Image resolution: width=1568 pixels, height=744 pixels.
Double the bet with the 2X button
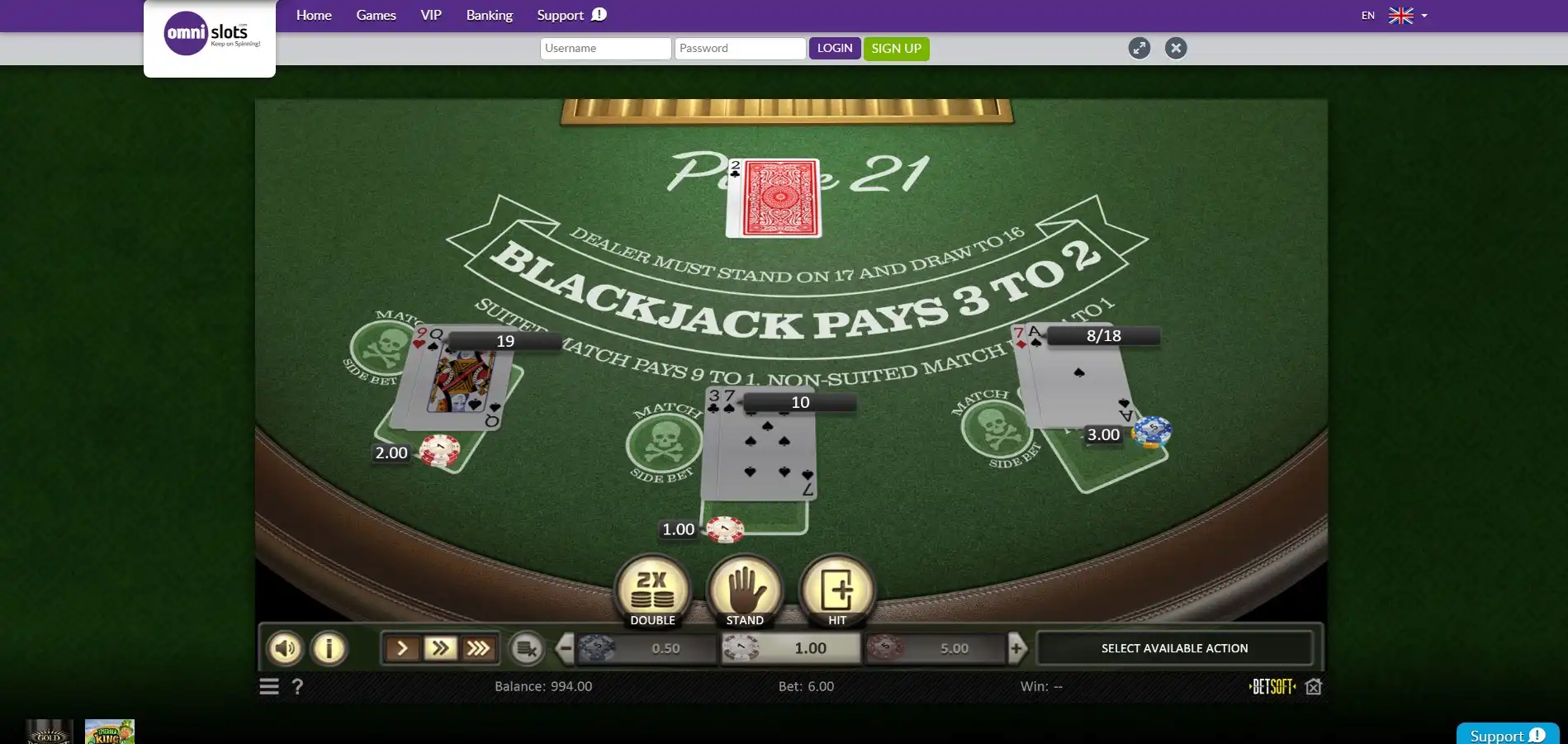coord(652,590)
